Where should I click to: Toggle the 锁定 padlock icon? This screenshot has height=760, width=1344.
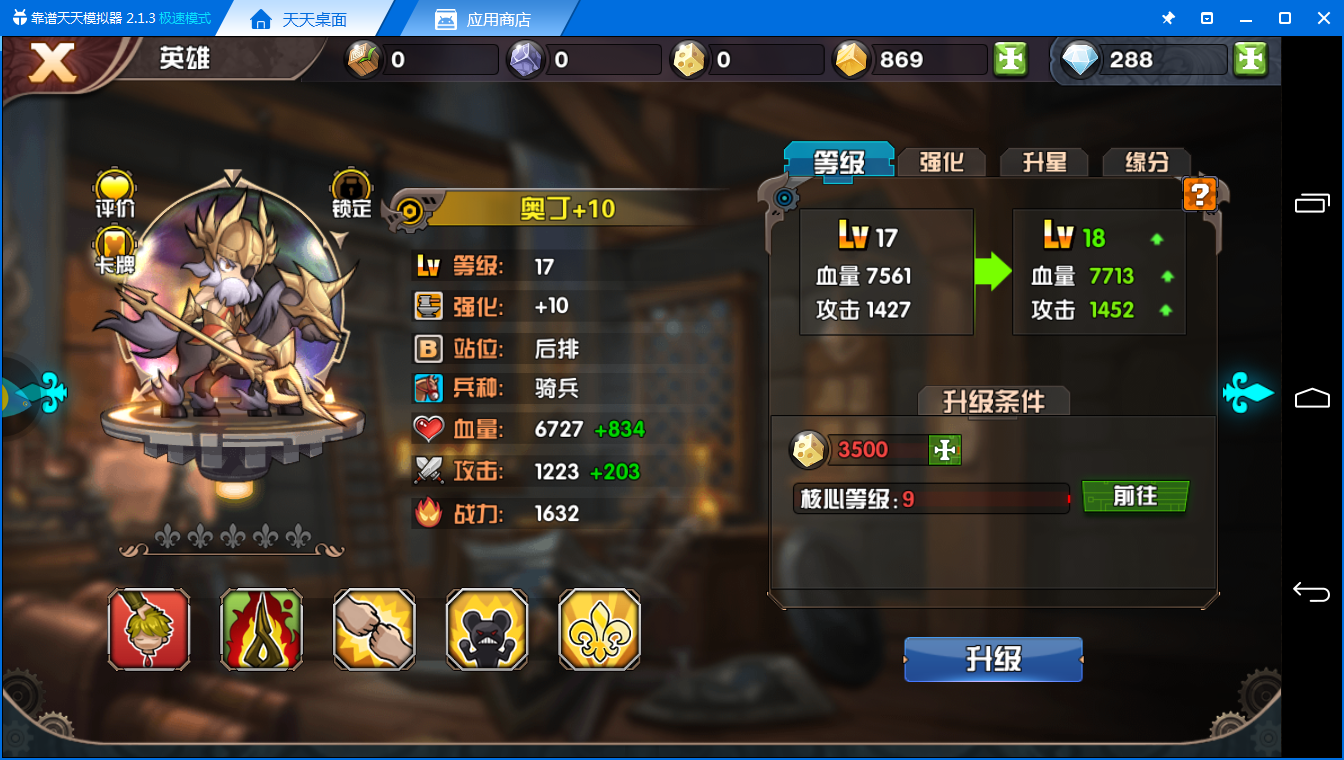(x=351, y=188)
